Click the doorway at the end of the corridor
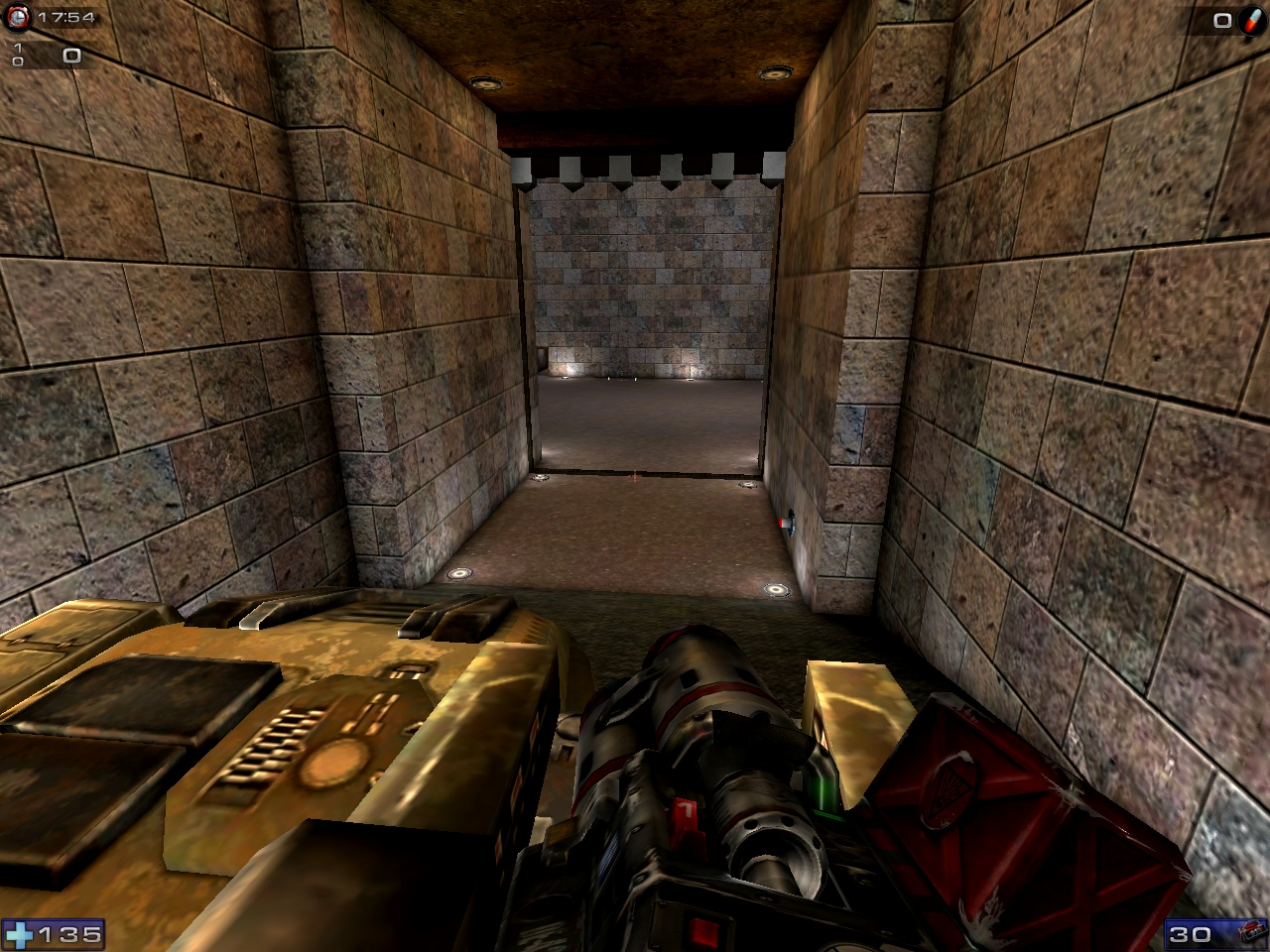Viewport: 1270px width, 952px height. pyautogui.click(x=645, y=327)
